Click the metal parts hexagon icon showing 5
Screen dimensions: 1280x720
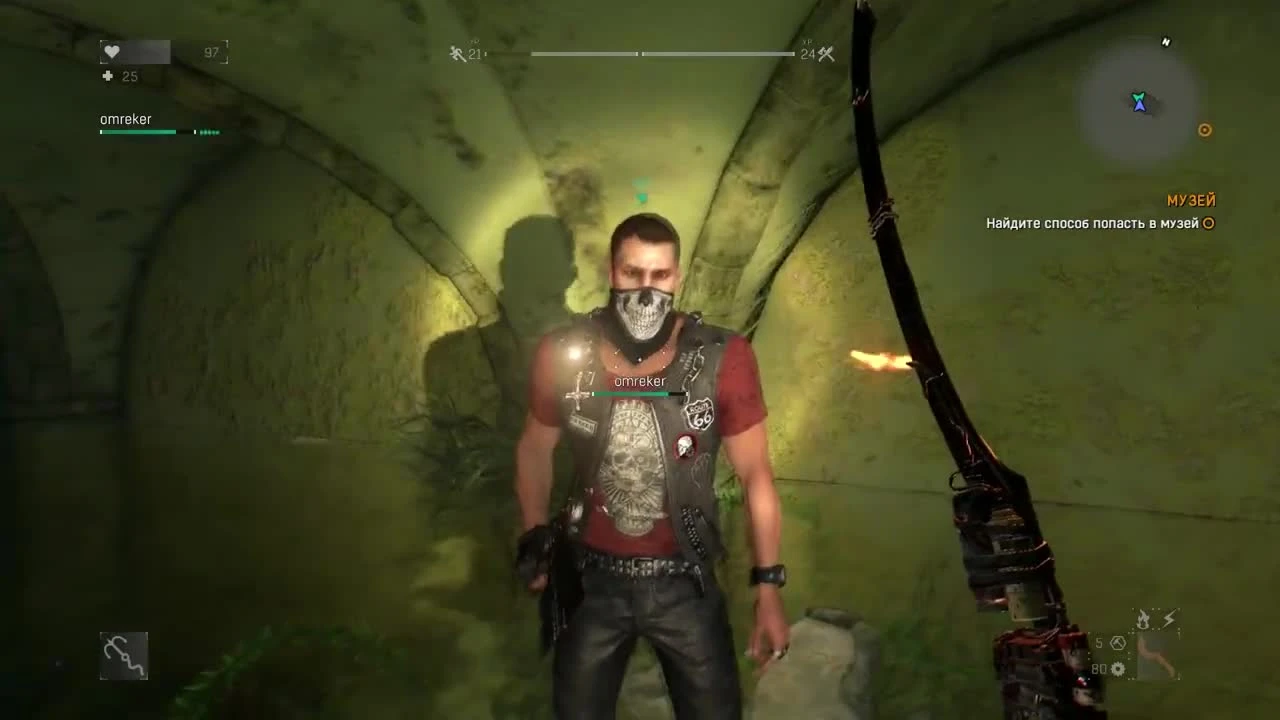point(1117,645)
